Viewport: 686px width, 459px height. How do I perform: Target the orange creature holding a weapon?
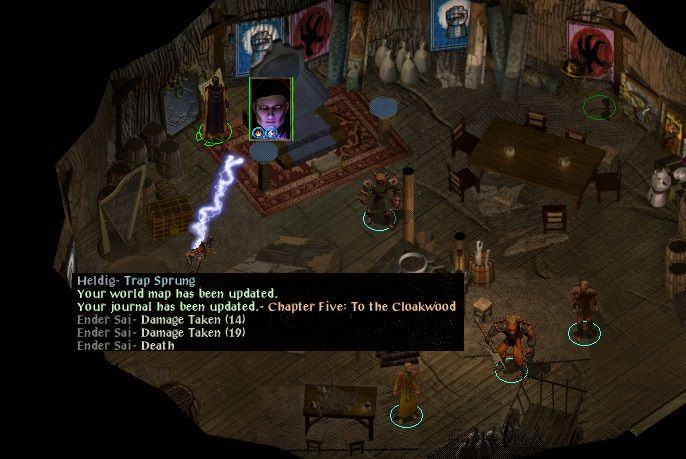click(507, 345)
